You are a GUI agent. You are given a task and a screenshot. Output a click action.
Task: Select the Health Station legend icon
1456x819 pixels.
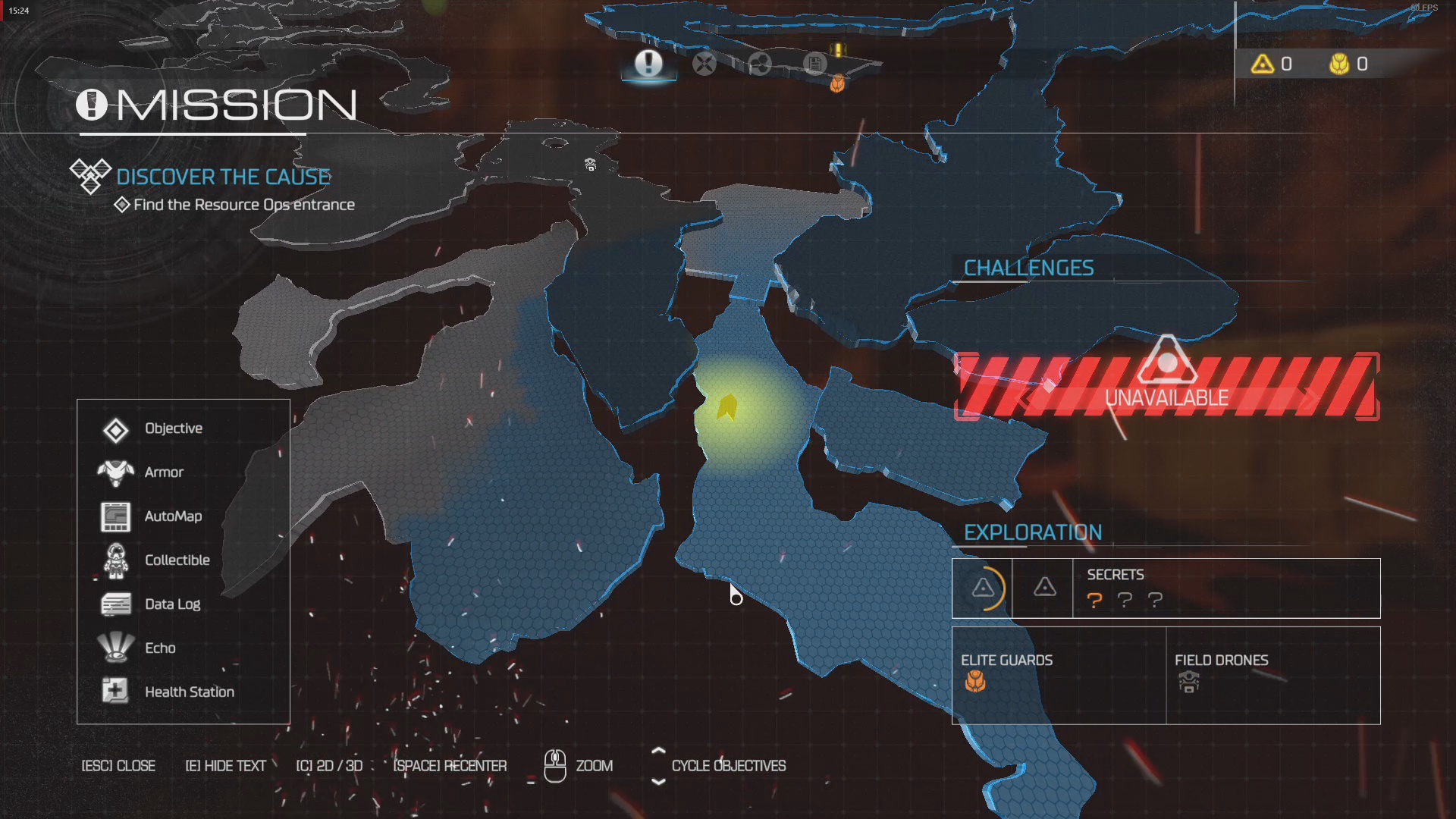[115, 691]
